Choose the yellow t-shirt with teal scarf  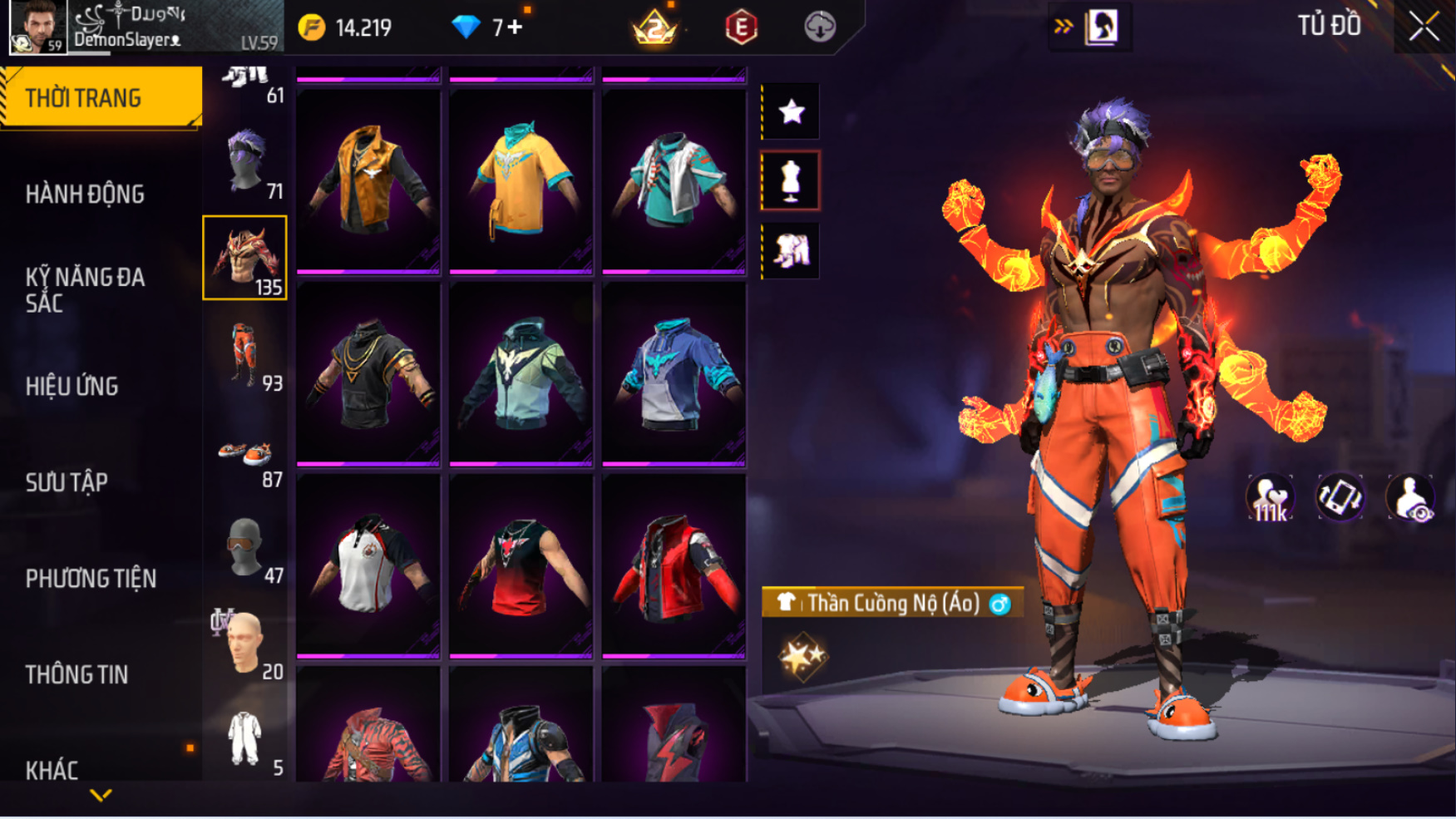pos(521,179)
